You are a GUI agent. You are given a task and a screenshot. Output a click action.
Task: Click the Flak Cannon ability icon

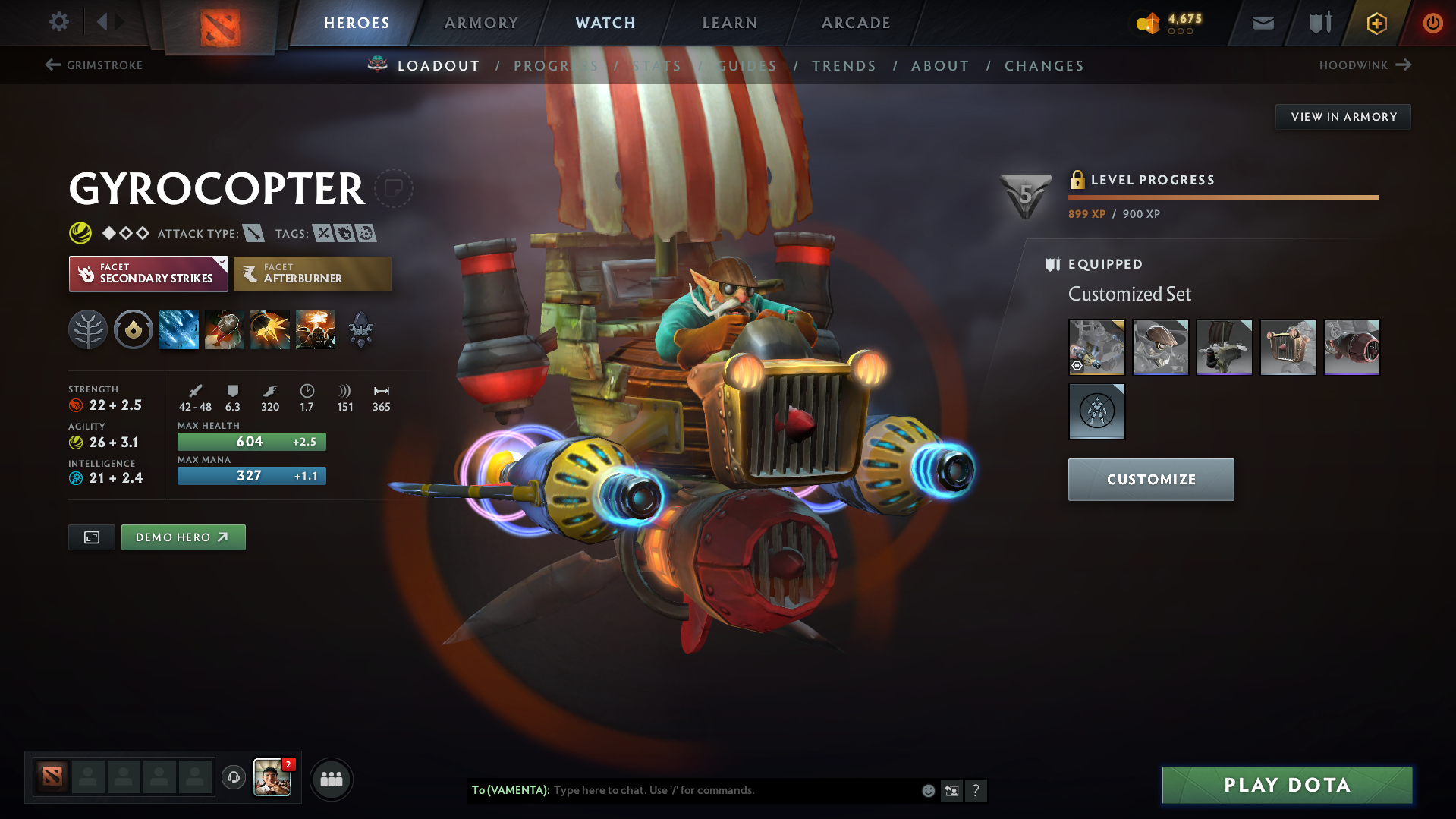[x=269, y=329]
